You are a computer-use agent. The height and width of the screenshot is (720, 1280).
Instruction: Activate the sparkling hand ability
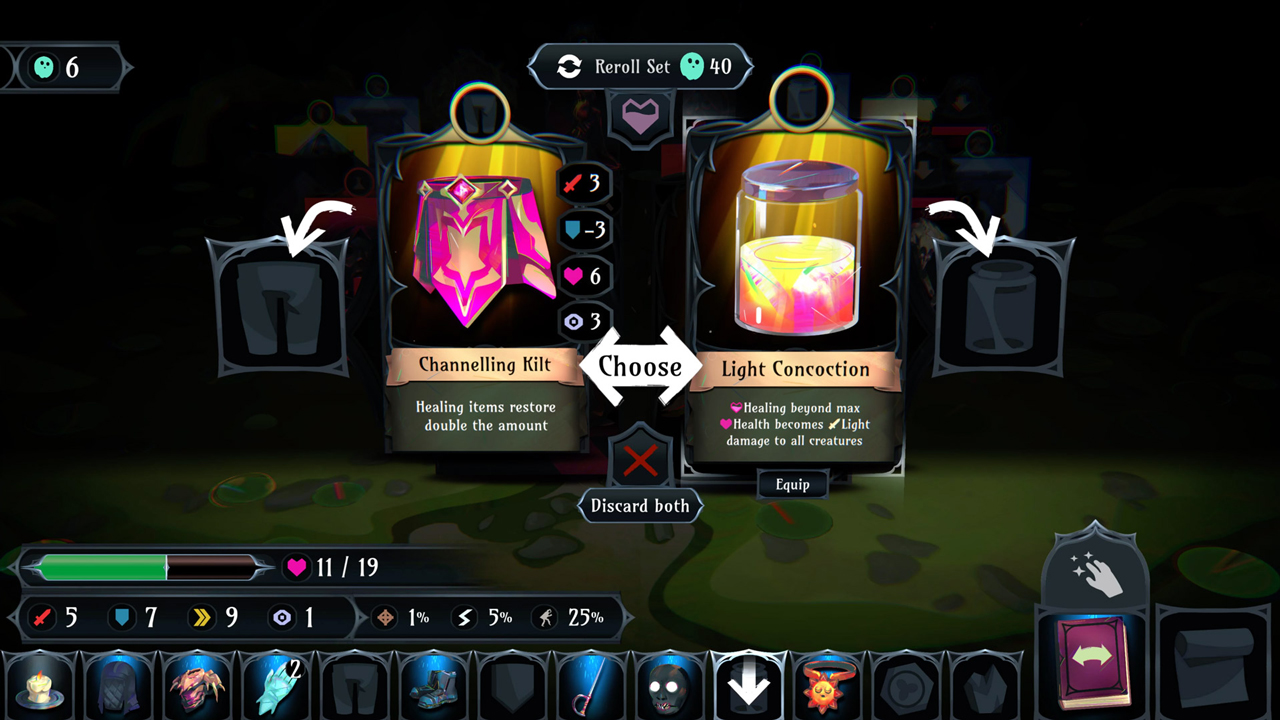(x=1092, y=572)
